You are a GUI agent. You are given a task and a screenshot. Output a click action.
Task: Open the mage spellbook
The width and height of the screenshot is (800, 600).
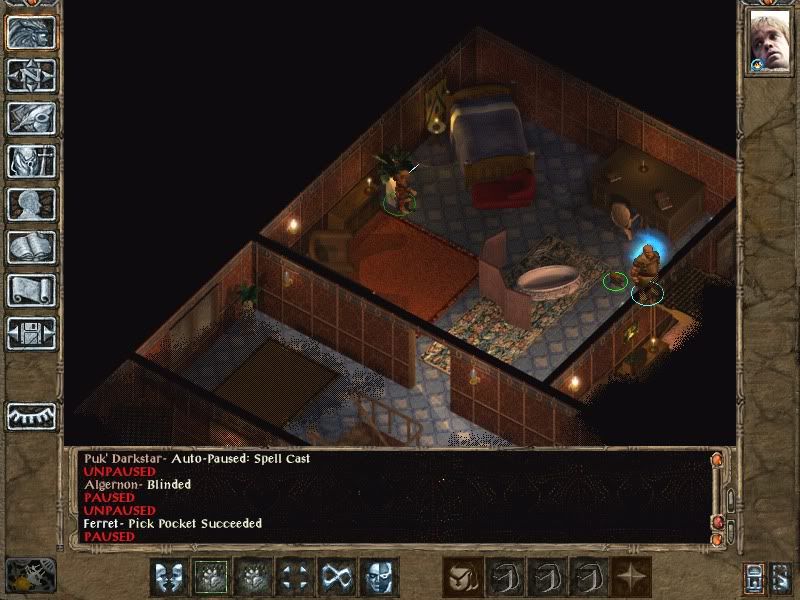point(31,247)
